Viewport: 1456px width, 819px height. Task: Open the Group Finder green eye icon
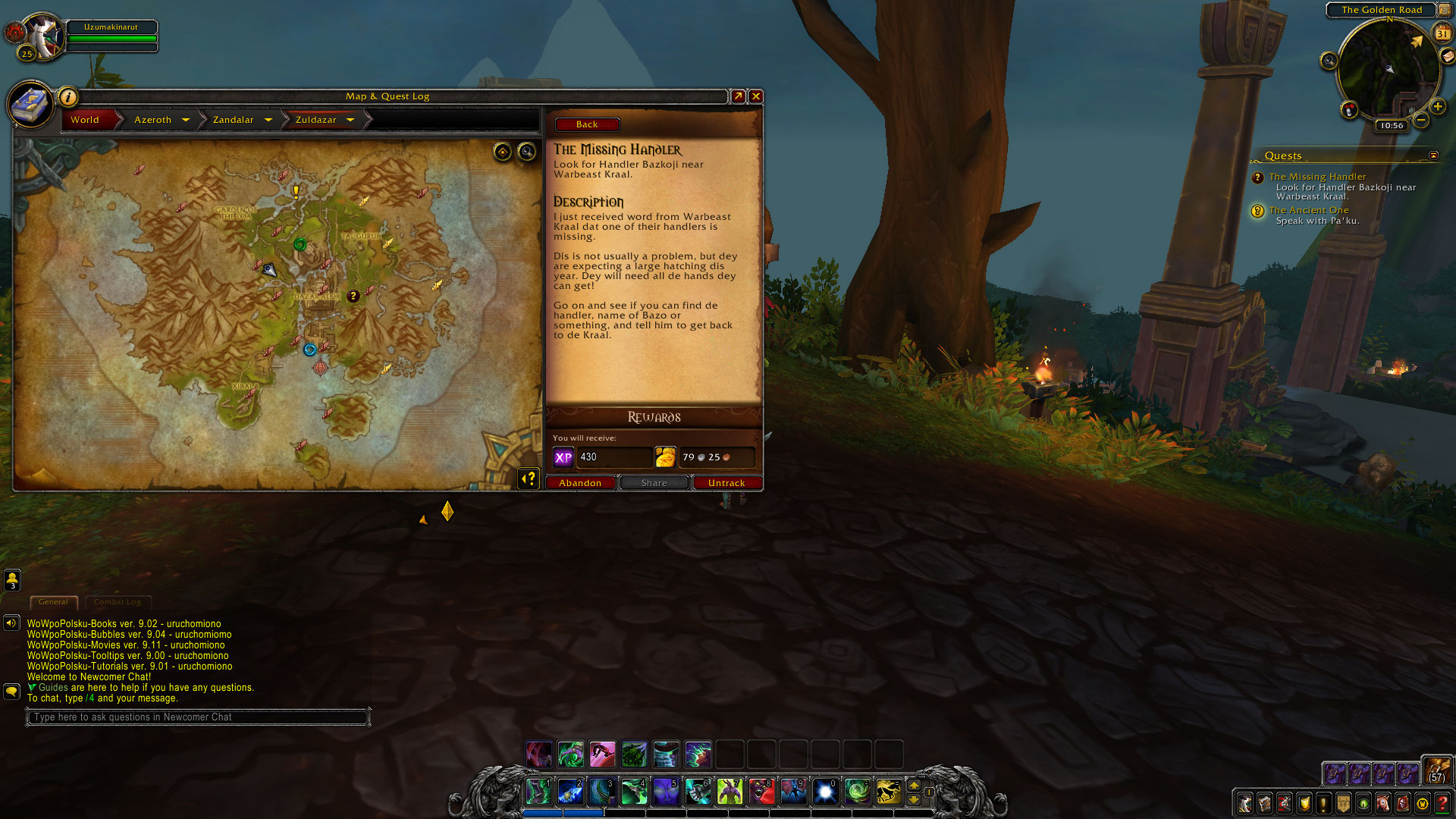click(x=1363, y=804)
